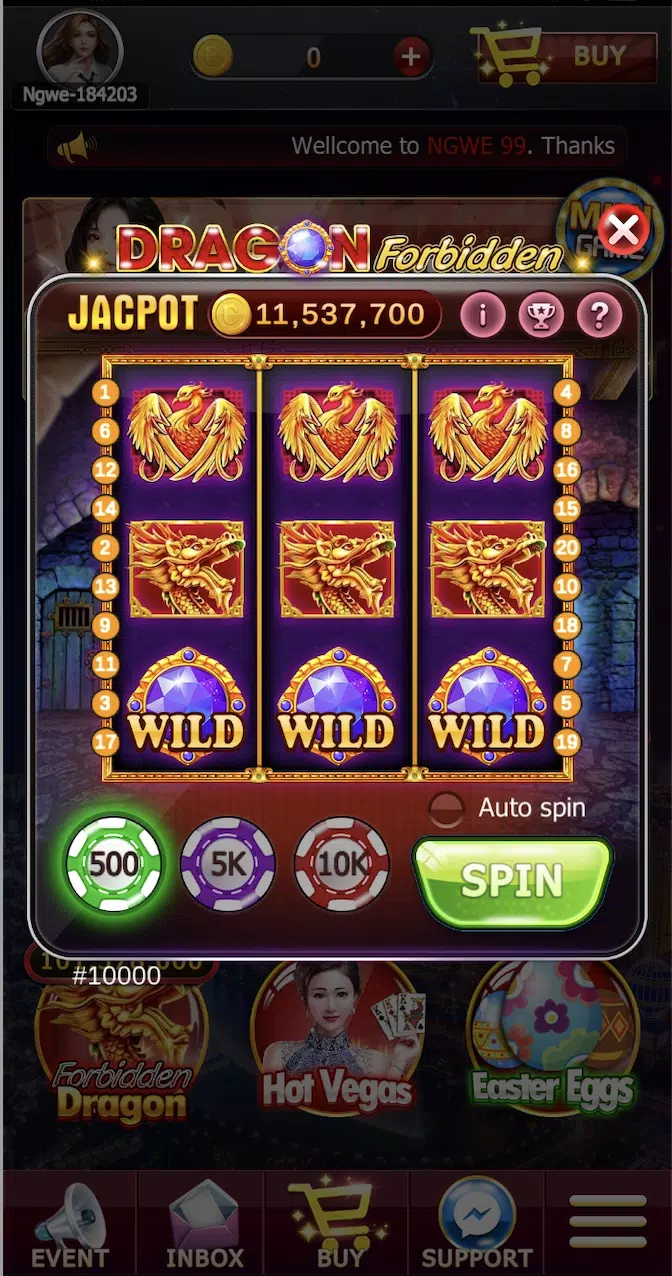Choose the 5K purple chip
The height and width of the screenshot is (1276, 672).
coord(228,864)
